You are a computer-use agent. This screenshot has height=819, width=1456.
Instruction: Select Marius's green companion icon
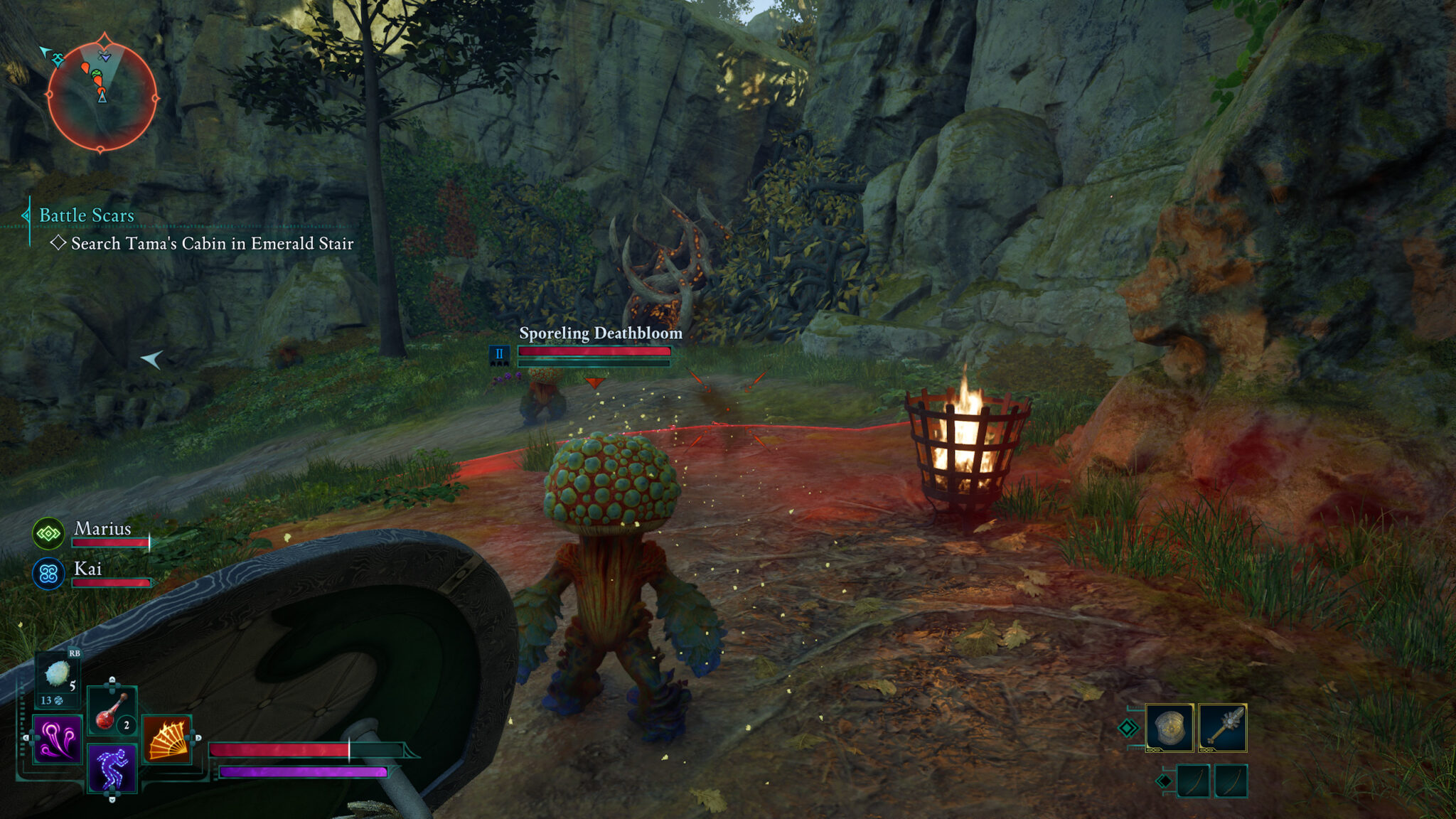pyautogui.click(x=48, y=533)
